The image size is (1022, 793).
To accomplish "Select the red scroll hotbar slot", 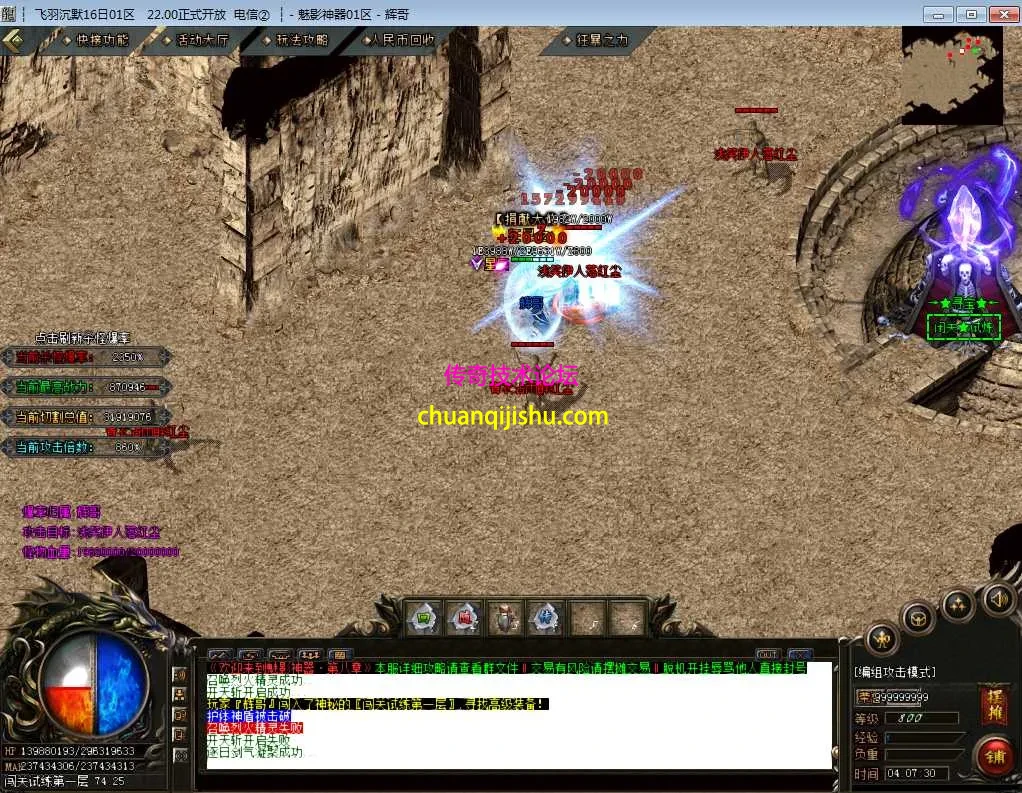I will tap(464, 618).
